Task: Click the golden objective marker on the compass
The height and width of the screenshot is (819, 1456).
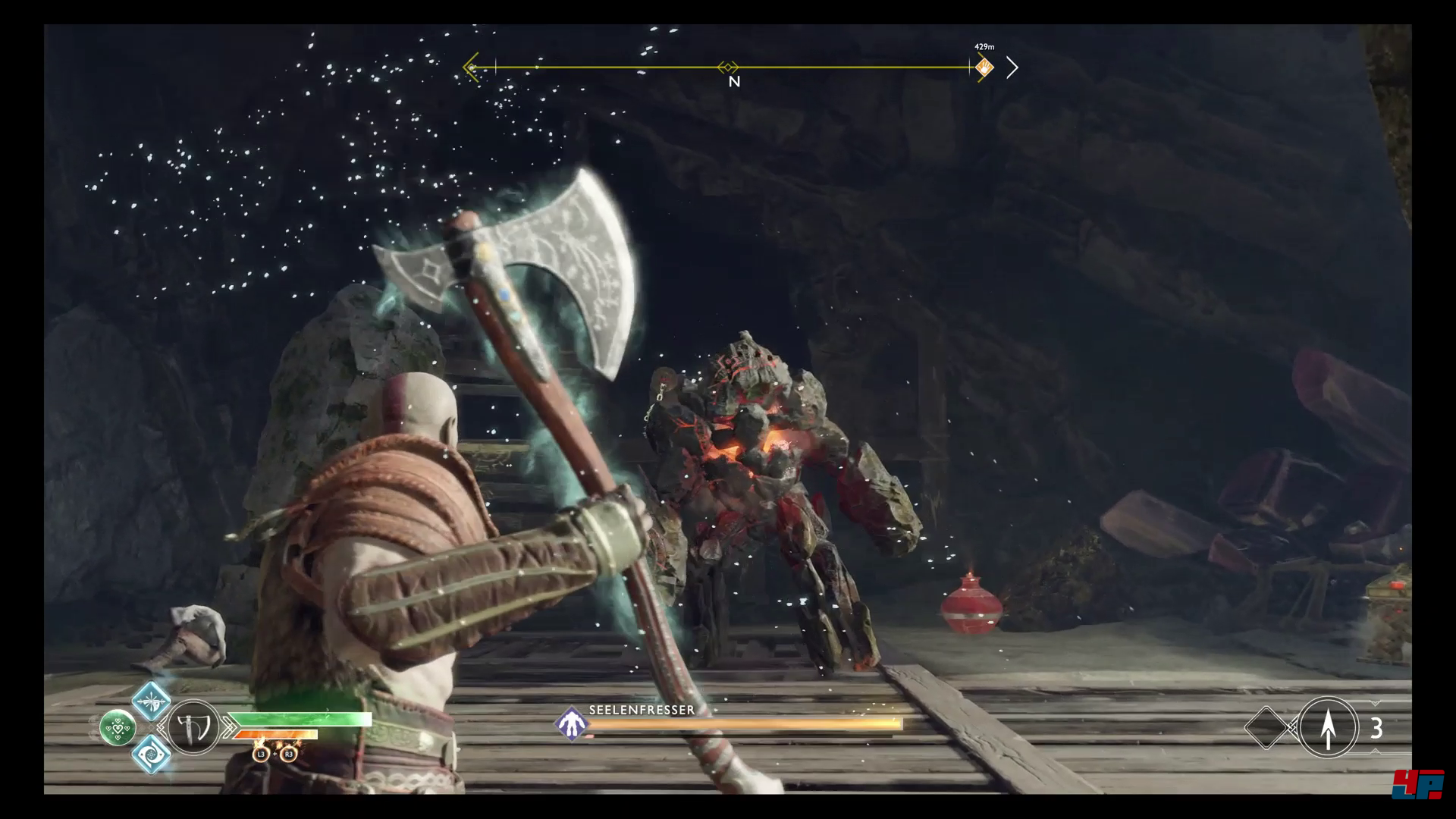Action: [984, 68]
